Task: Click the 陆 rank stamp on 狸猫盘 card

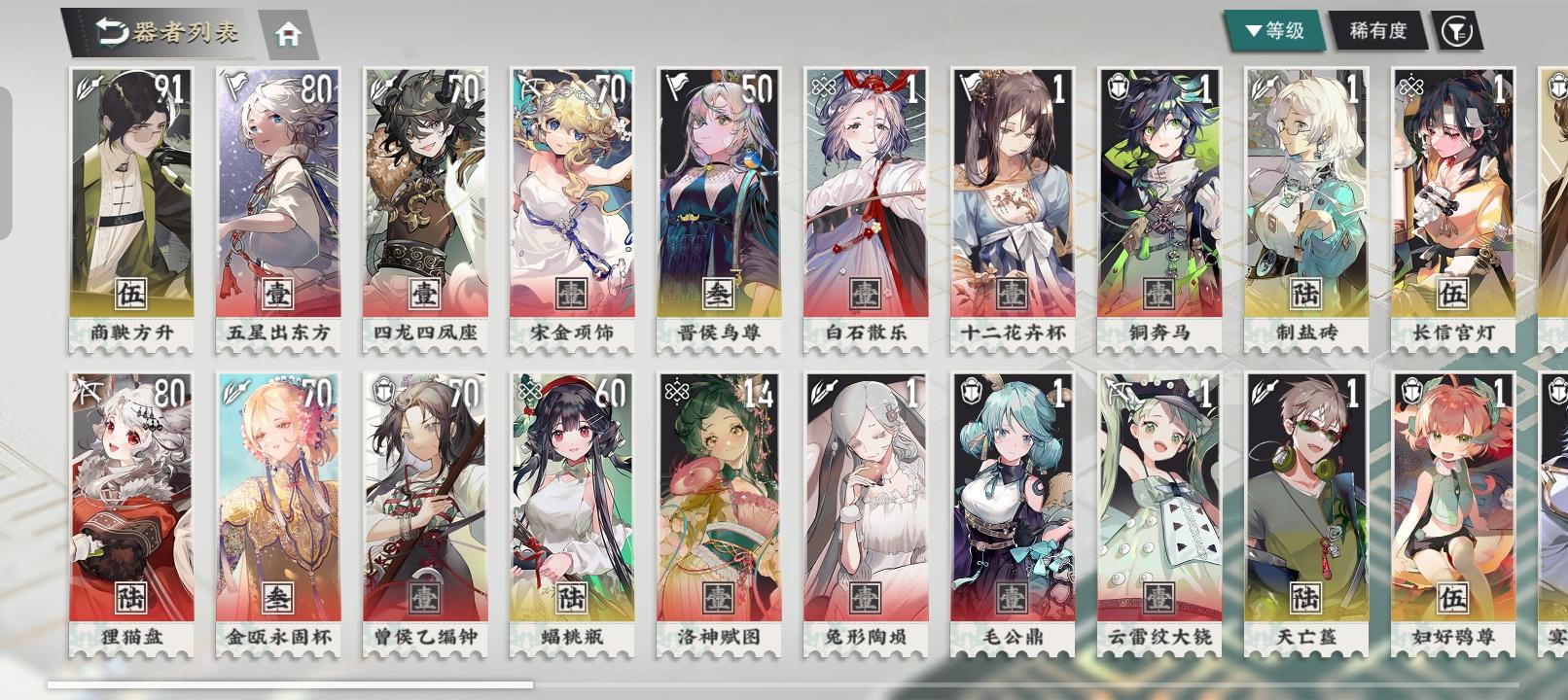Action: (132, 600)
